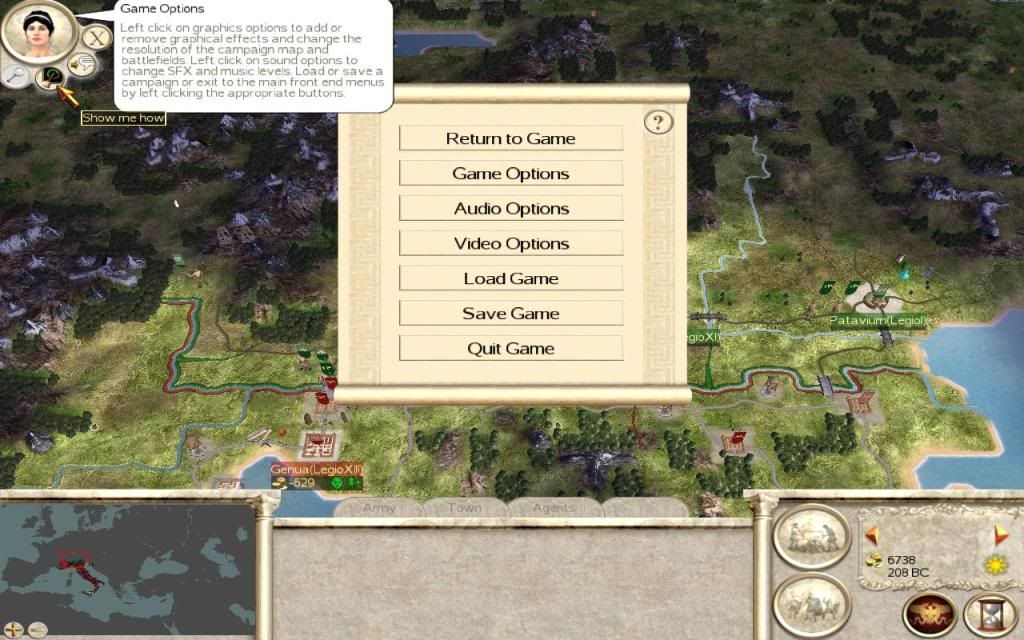Toggle advisor speech bubble icon
The width and height of the screenshot is (1024, 640).
coord(83,65)
